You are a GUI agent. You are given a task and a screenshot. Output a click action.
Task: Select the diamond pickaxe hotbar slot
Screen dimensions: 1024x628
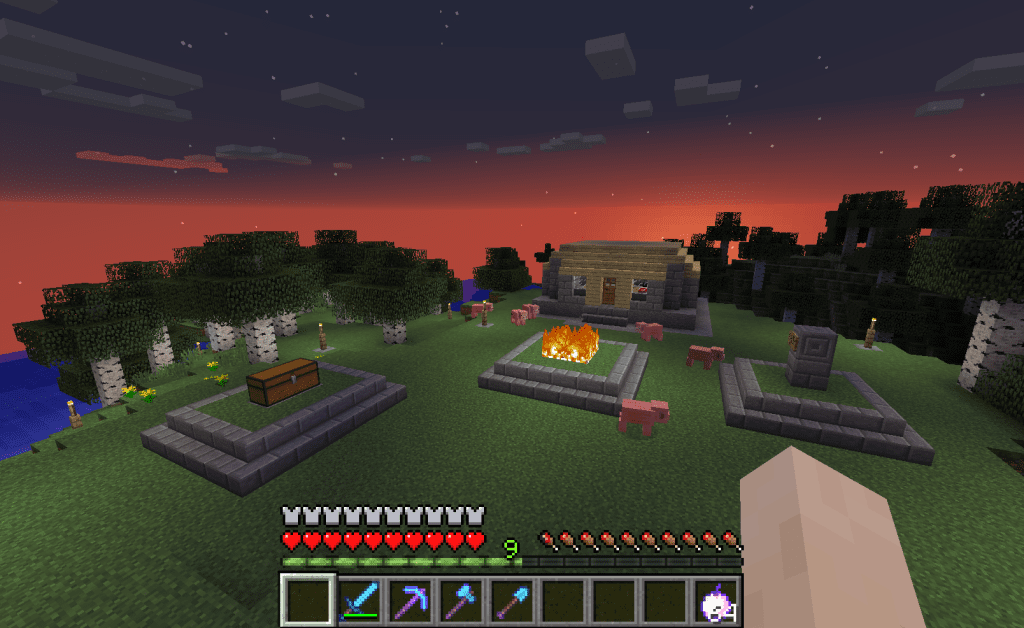click(410, 601)
